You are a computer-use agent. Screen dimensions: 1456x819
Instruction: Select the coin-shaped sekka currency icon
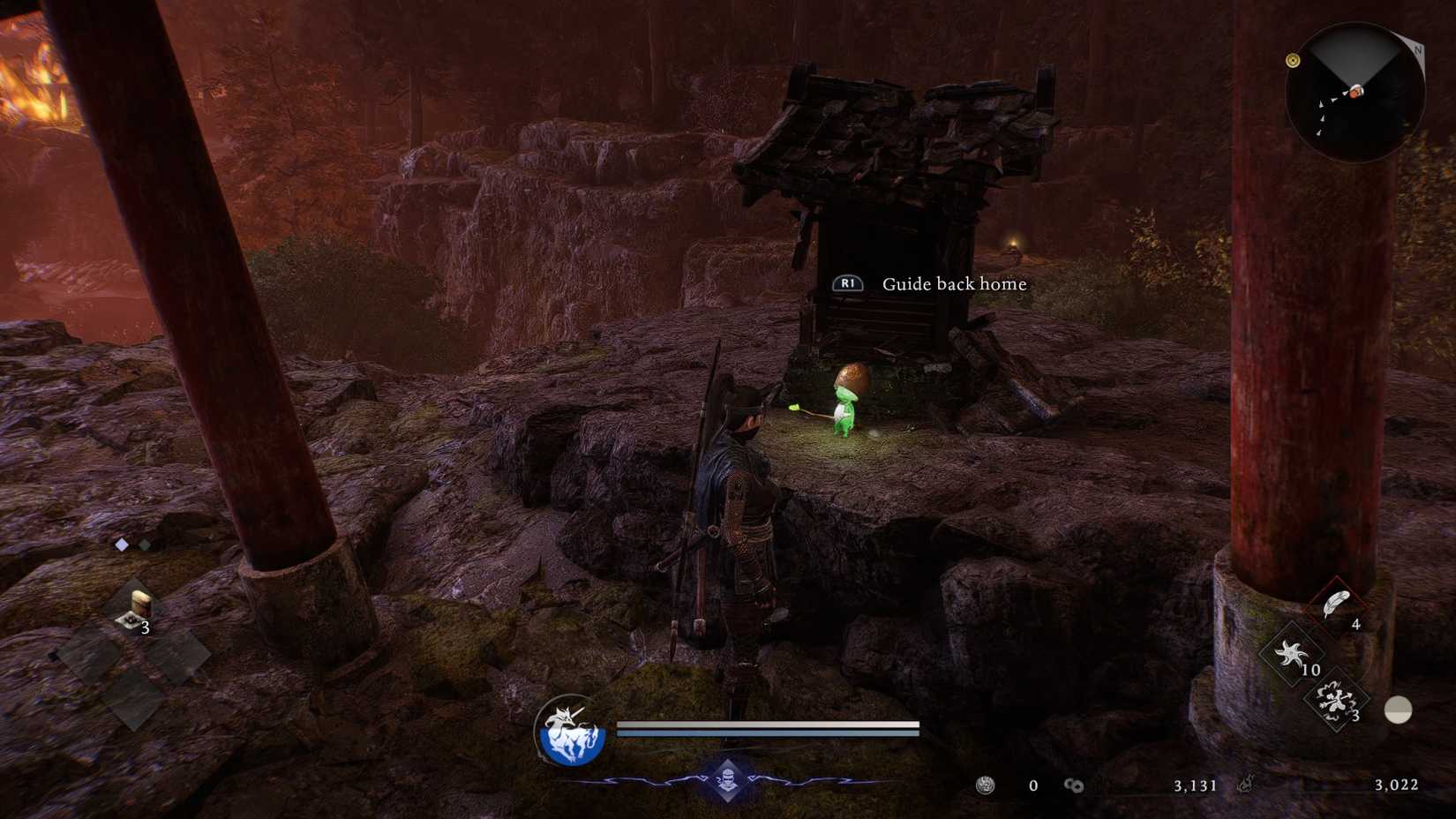coord(985,785)
